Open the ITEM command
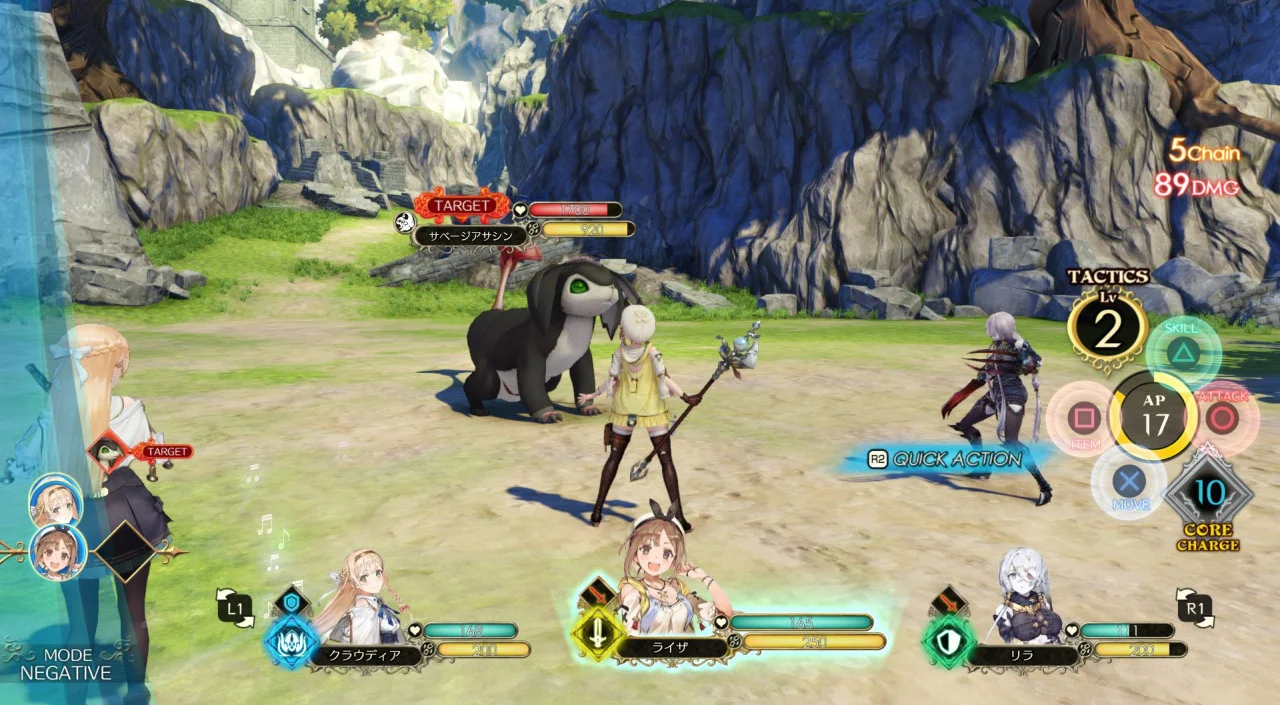This screenshot has height=705, width=1280. pos(1082,418)
